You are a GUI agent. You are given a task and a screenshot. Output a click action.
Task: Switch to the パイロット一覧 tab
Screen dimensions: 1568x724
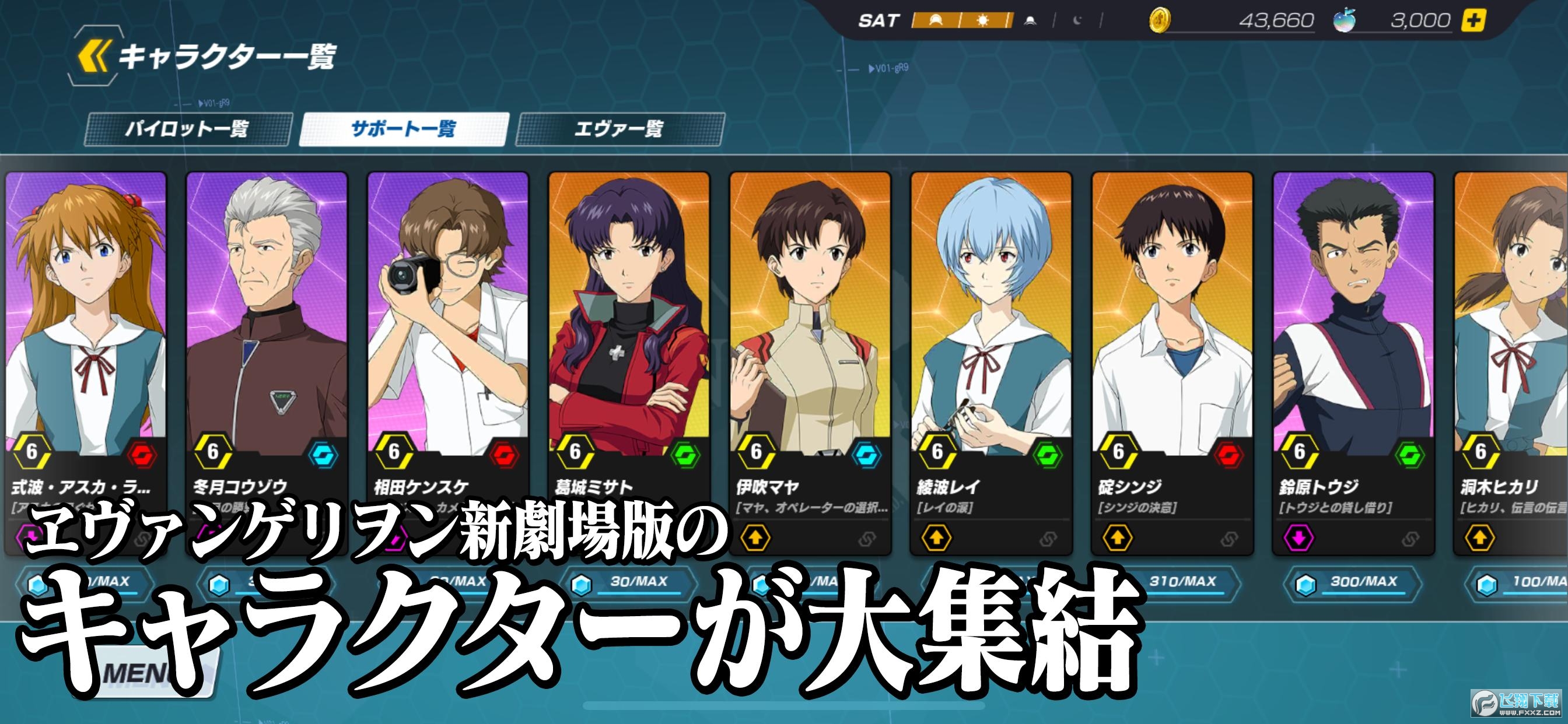187,129
